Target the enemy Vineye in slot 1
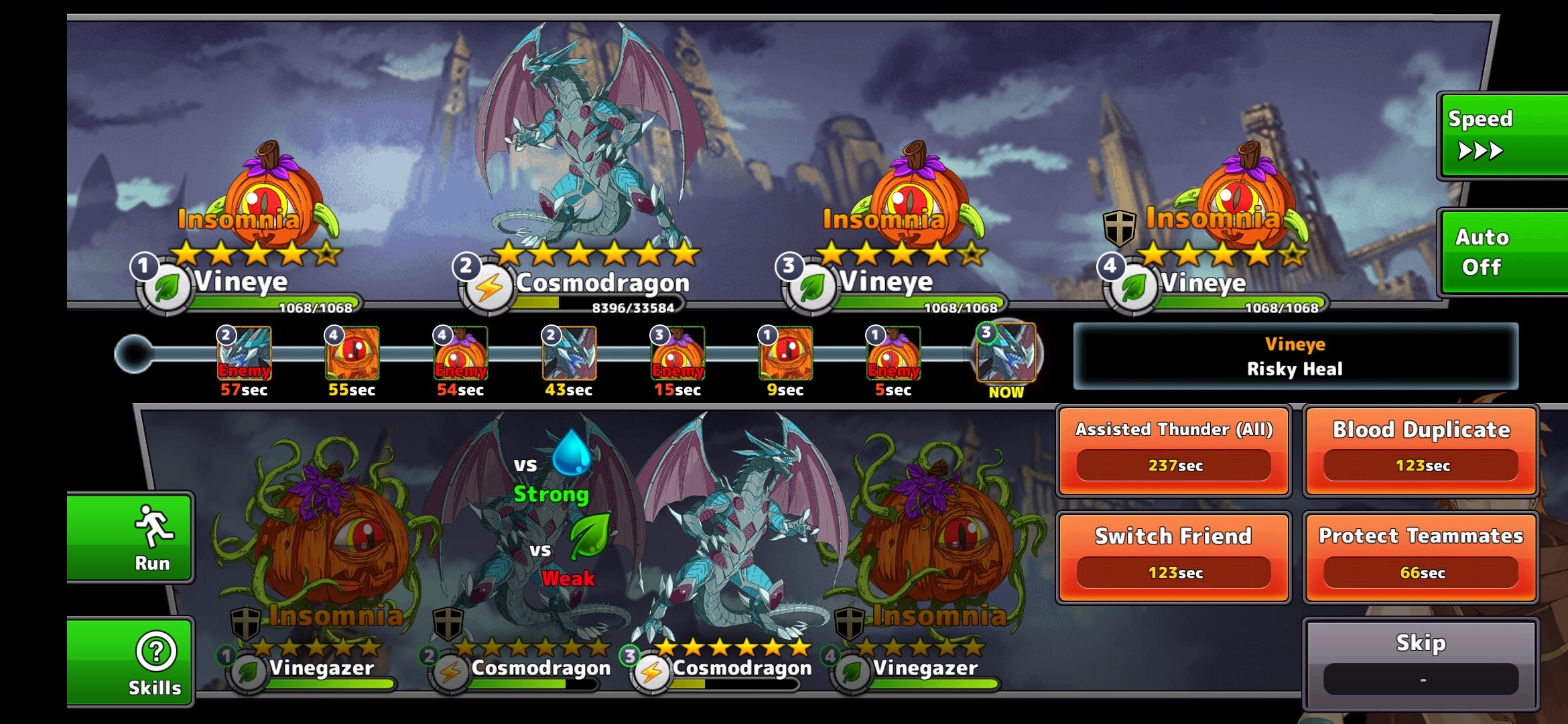1568x724 pixels. coord(268,201)
